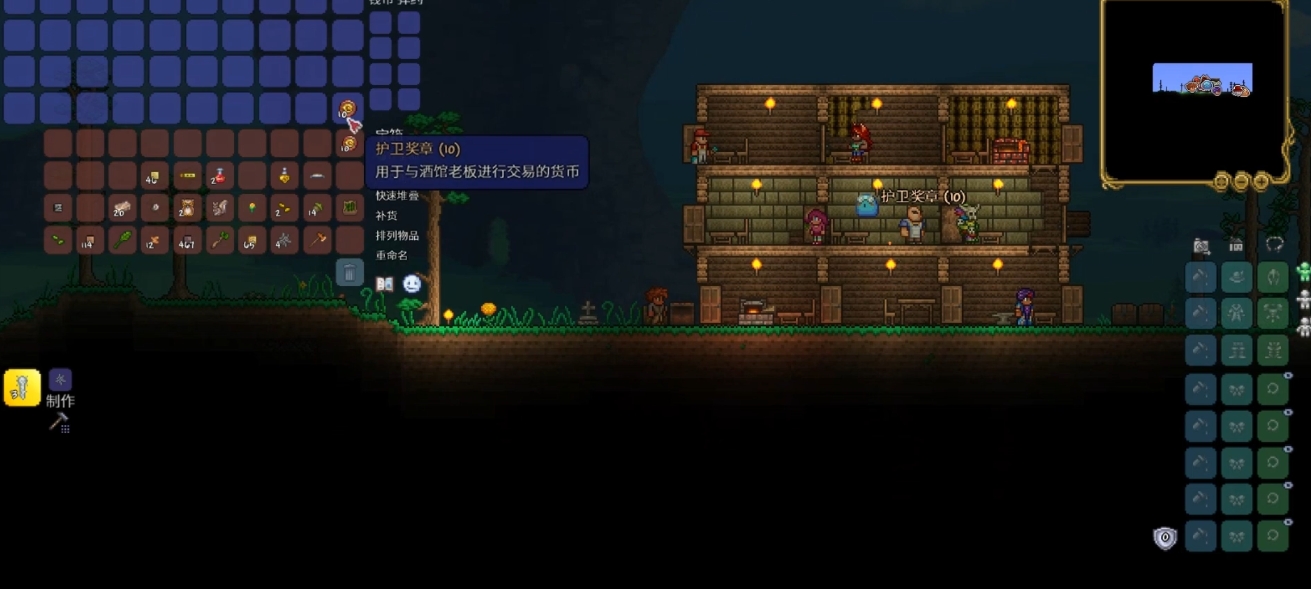This screenshot has width=1311, height=589.
Task: Open the trash can slot
Action: pos(349,272)
